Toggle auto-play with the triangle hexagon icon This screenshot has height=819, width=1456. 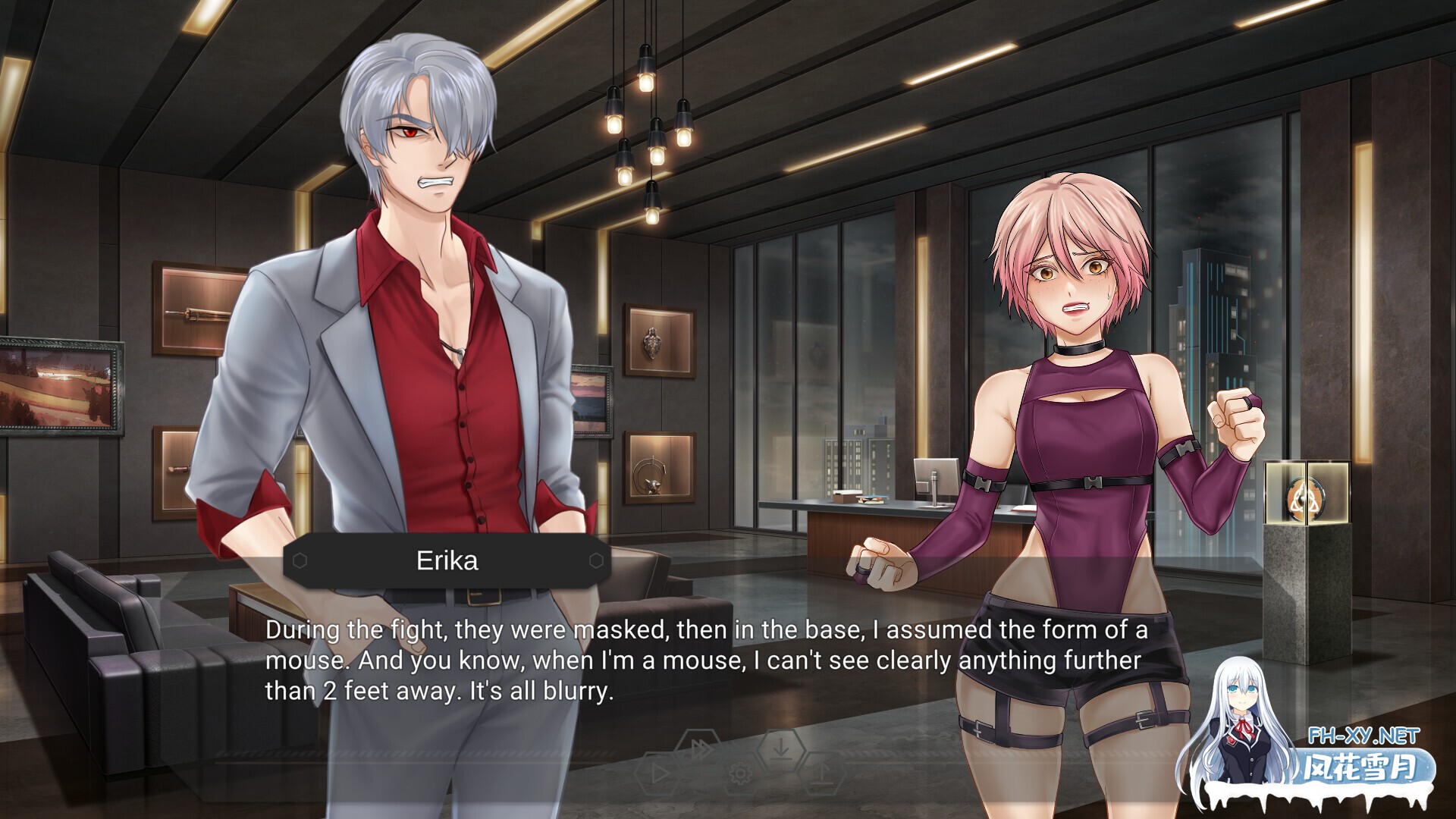(657, 773)
